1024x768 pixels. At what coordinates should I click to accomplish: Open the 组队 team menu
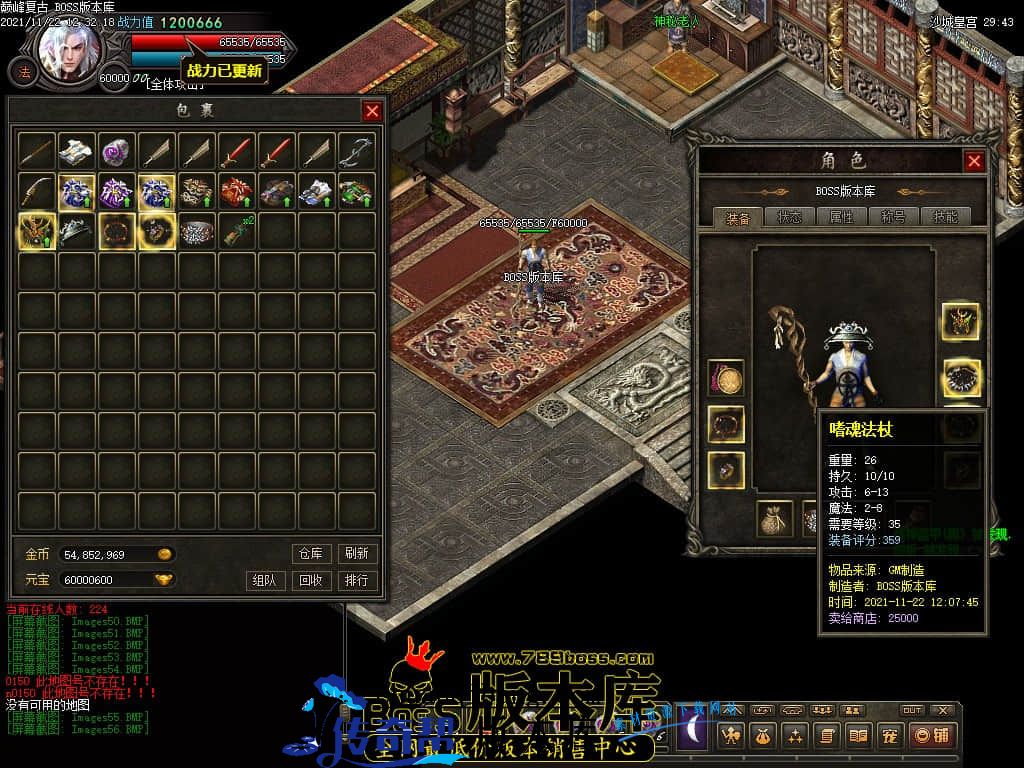[x=264, y=580]
